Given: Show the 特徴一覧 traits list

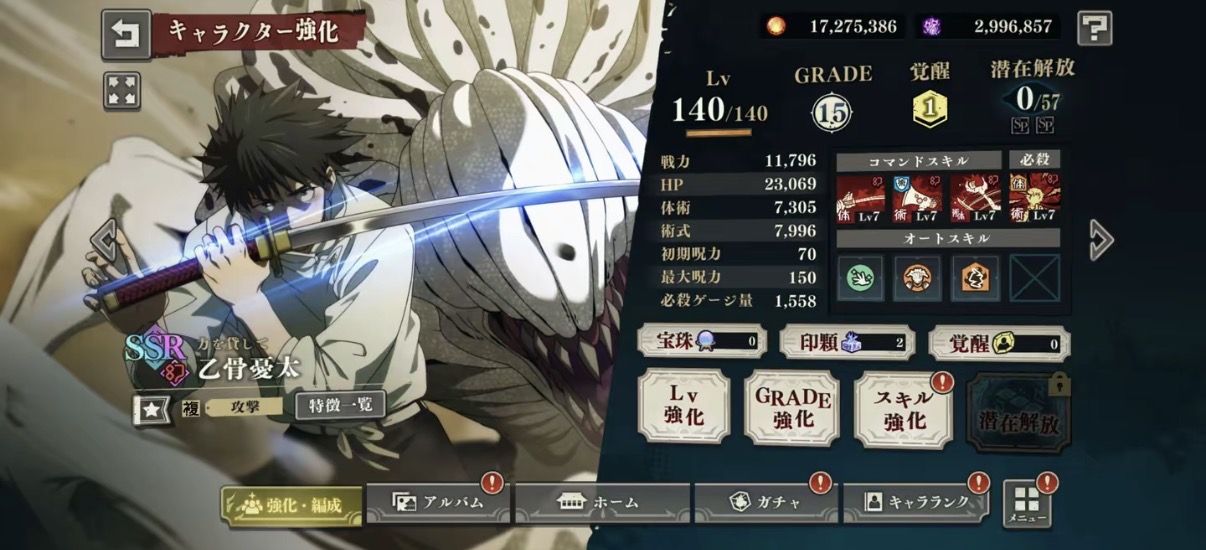Looking at the screenshot, I should tap(340, 405).
